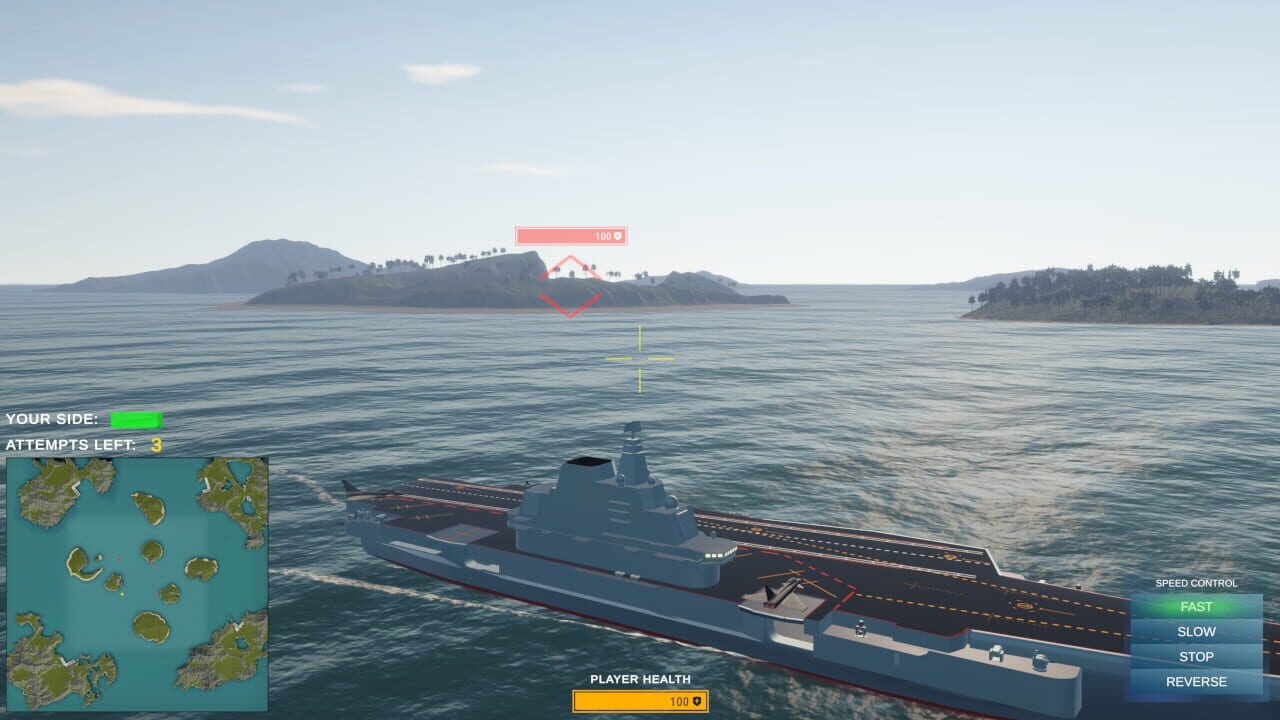Image resolution: width=1280 pixels, height=720 pixels.
Task: Toggle the FAST speed setting
Action: pyautogui.click(x=1196, y=606)
